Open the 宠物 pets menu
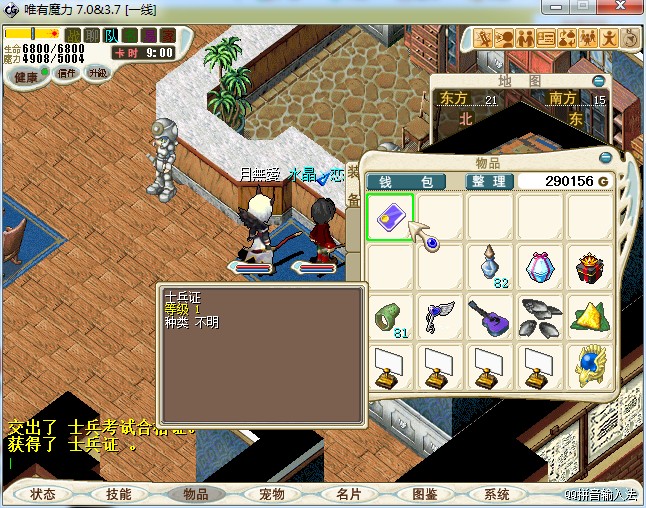 271,494
